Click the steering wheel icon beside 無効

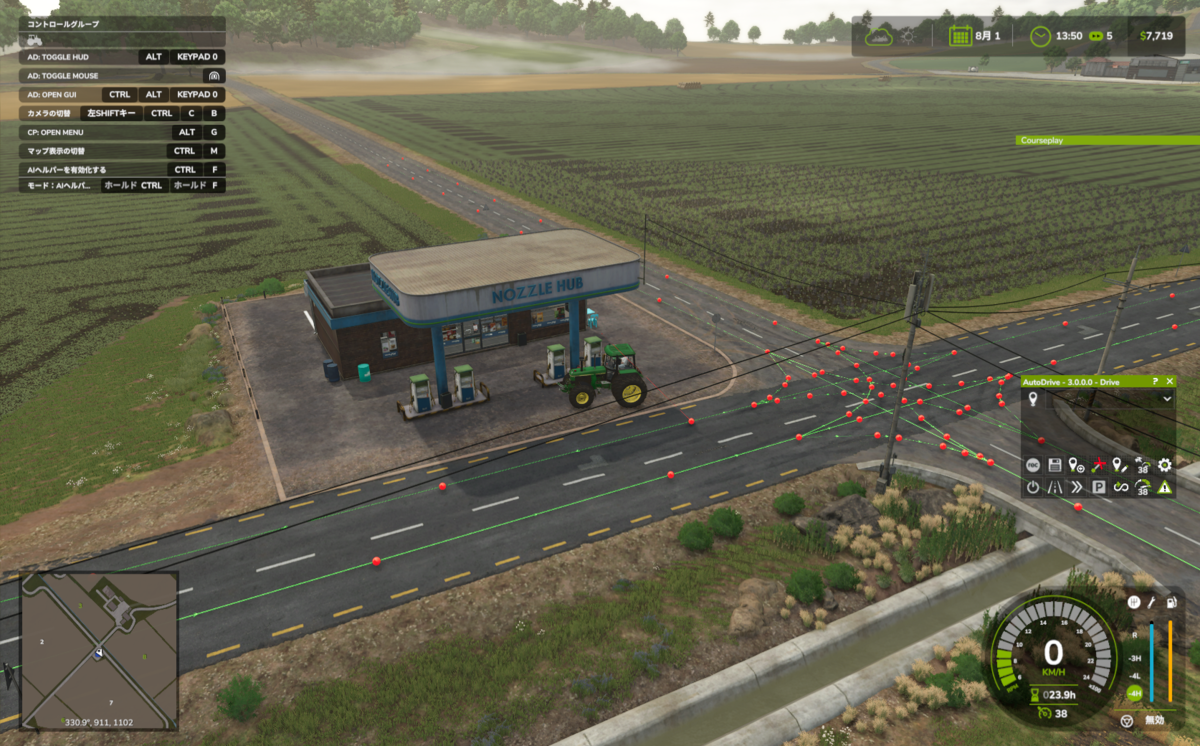click(1127, 720)
